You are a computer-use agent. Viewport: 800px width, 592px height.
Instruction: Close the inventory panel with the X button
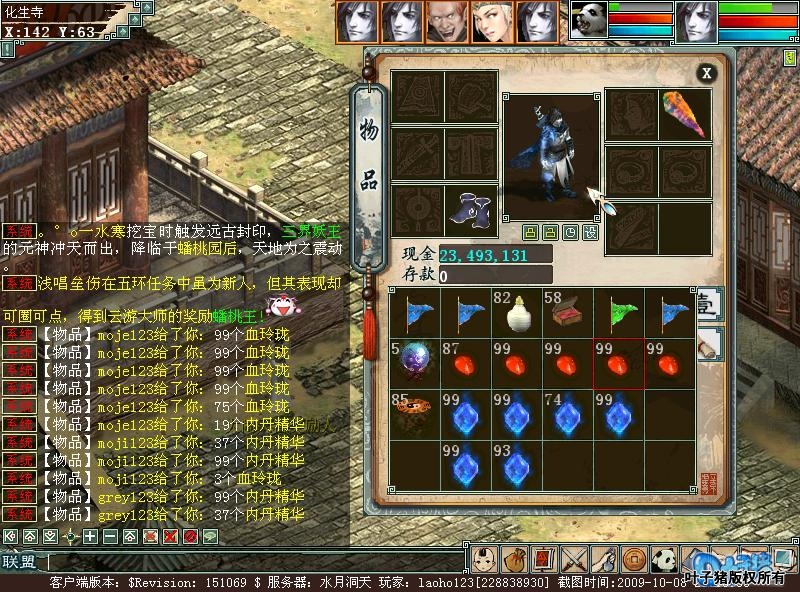pyautogui.click(x=706, y=73)
